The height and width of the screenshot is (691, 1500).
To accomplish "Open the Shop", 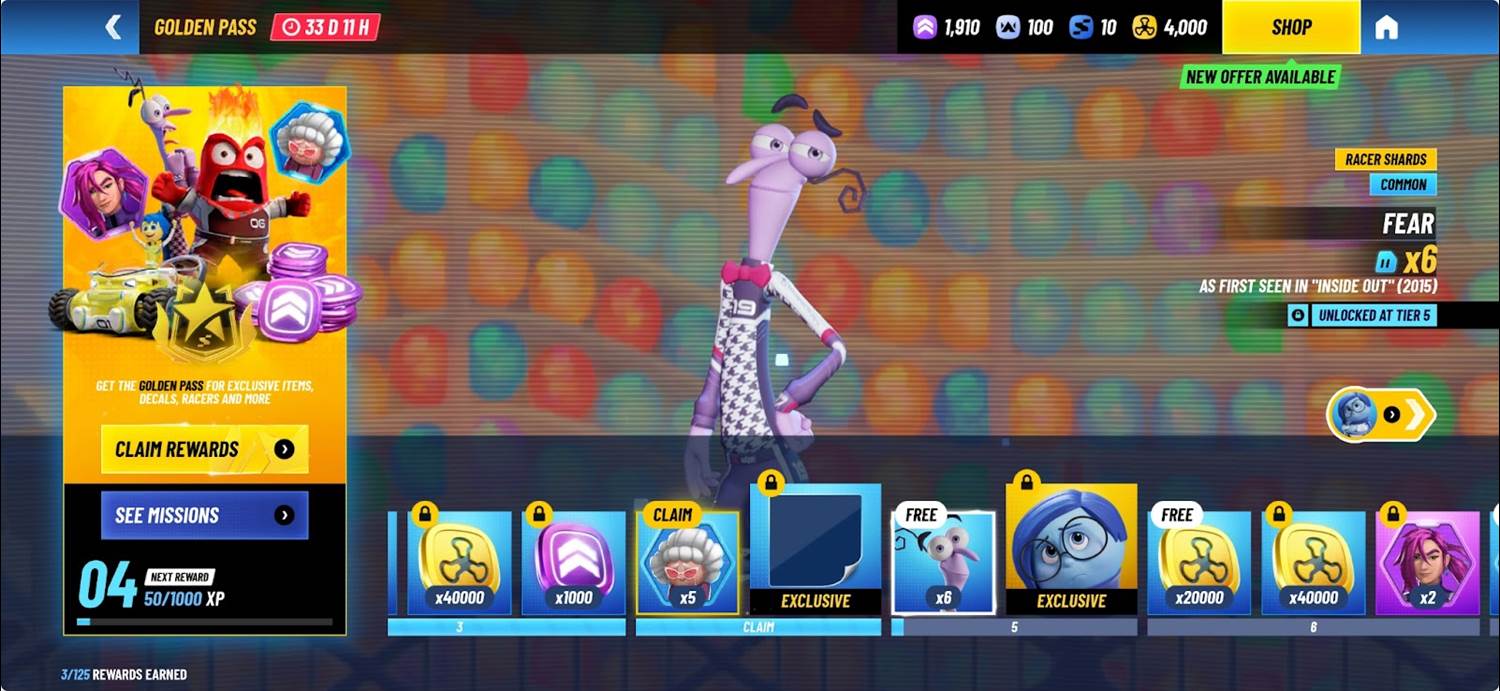I will click(x=1290, y=27).
